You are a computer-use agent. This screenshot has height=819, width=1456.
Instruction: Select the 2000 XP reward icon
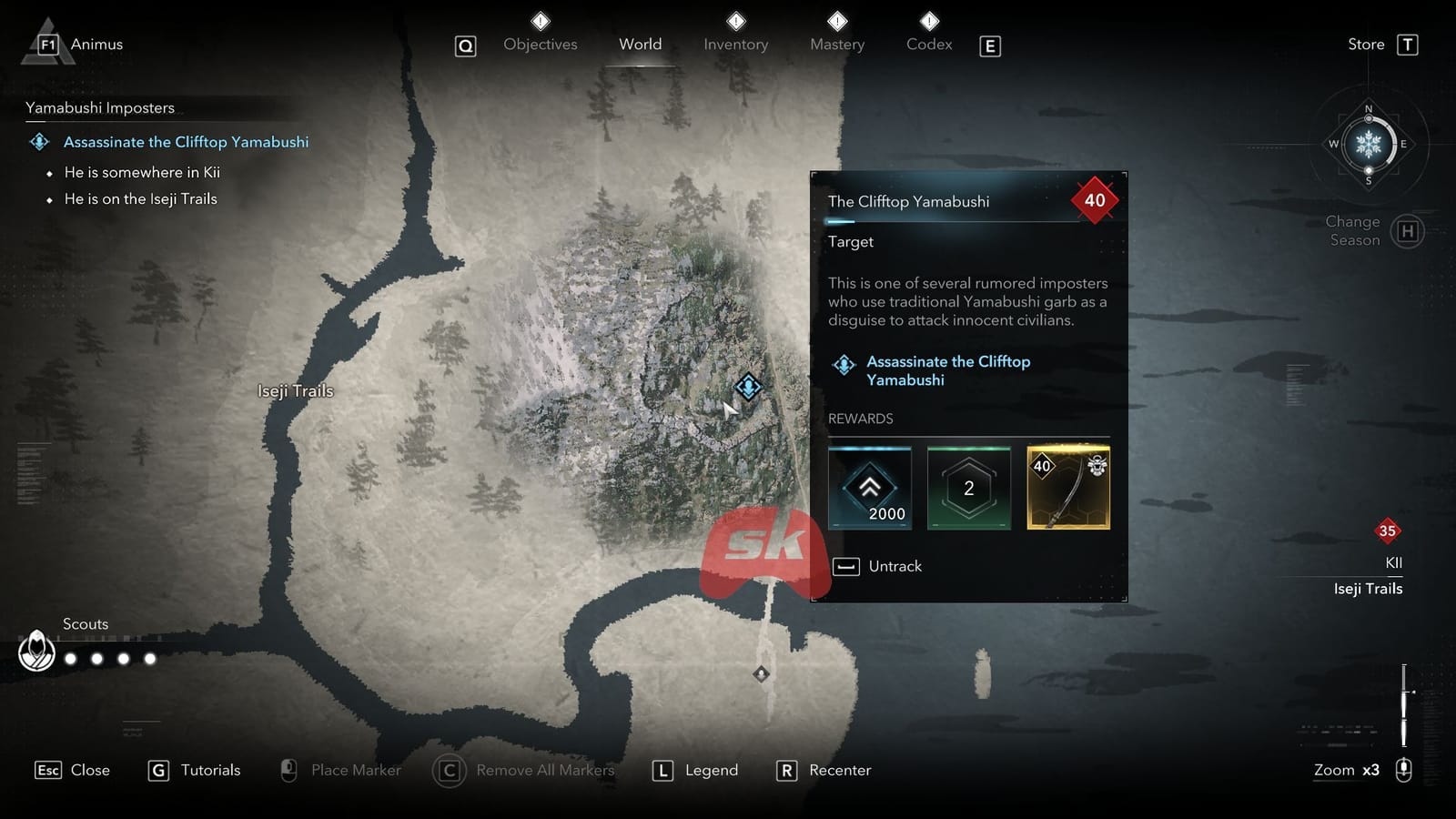pyautogui.click(x=870, y=488)
